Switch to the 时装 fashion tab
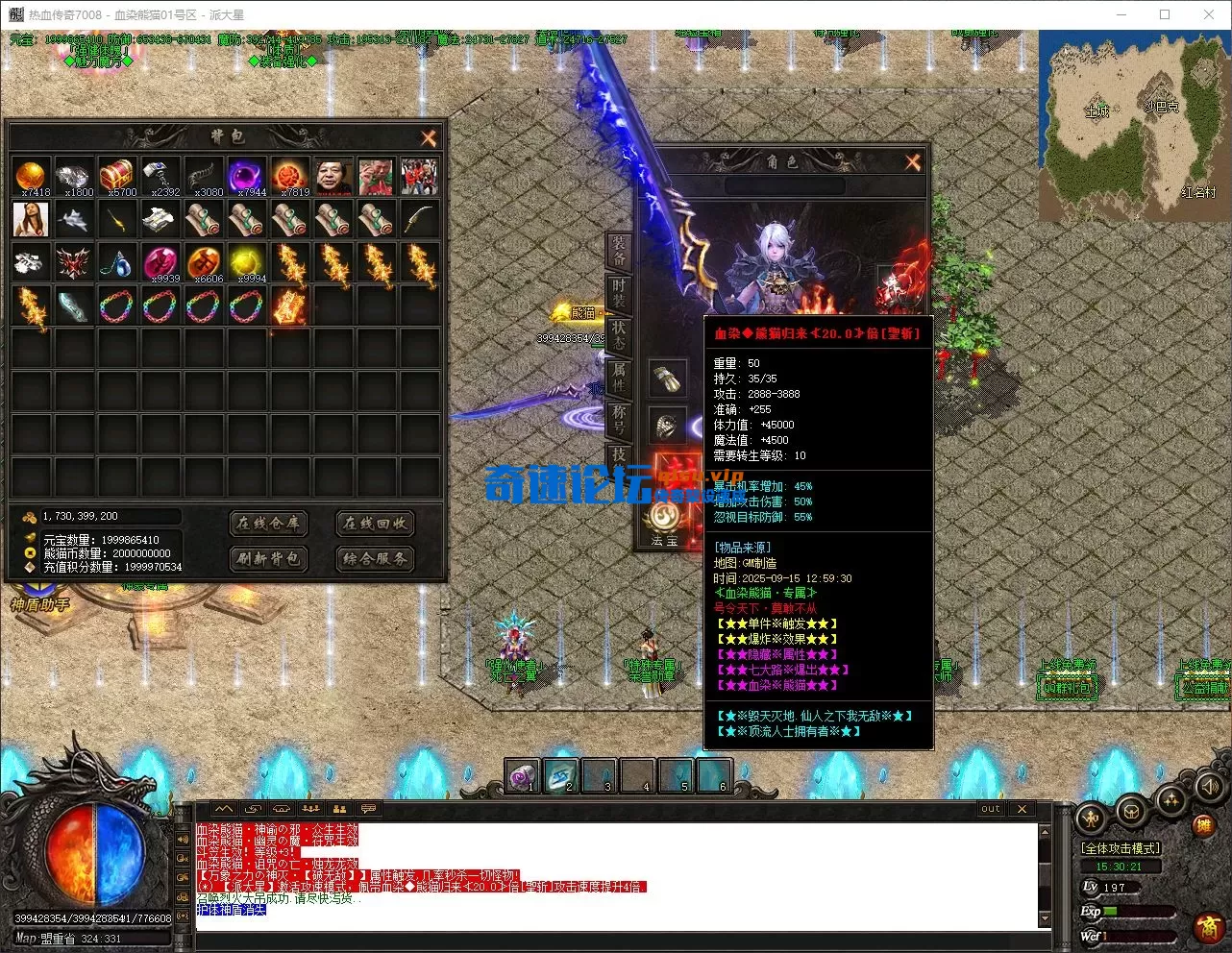The width and height of the screenshot is (1232, 953). point(618,292)
